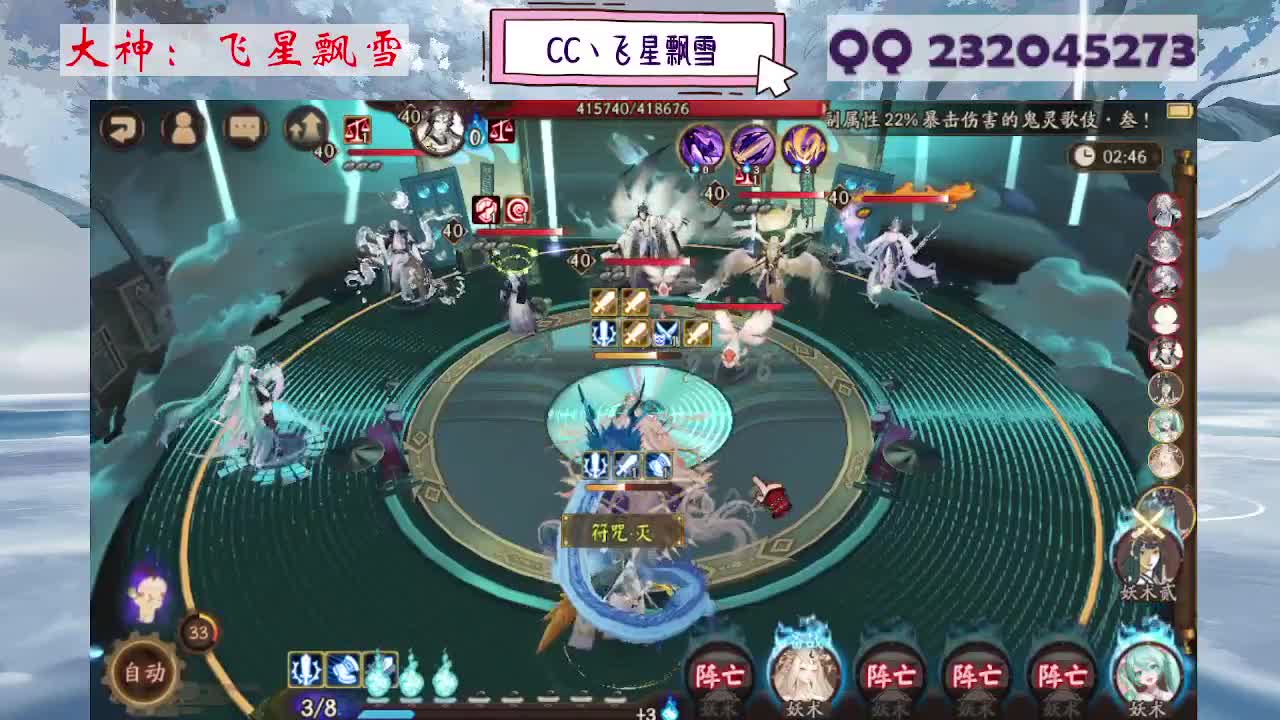The image size is (1280, 720).
Task: Open the player/friends icon
Action: (183, 129)
